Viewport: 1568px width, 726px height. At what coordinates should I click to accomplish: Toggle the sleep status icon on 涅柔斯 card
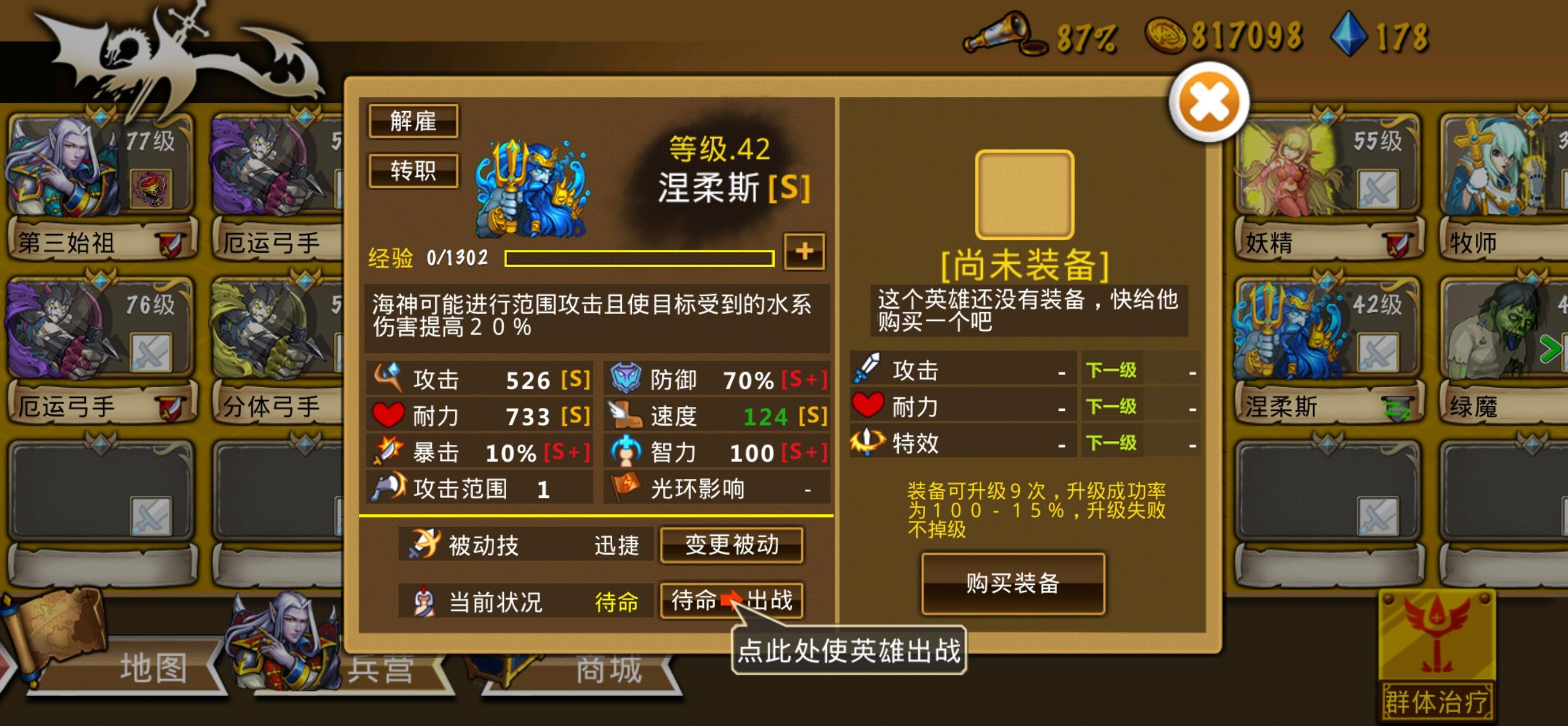1399,410
